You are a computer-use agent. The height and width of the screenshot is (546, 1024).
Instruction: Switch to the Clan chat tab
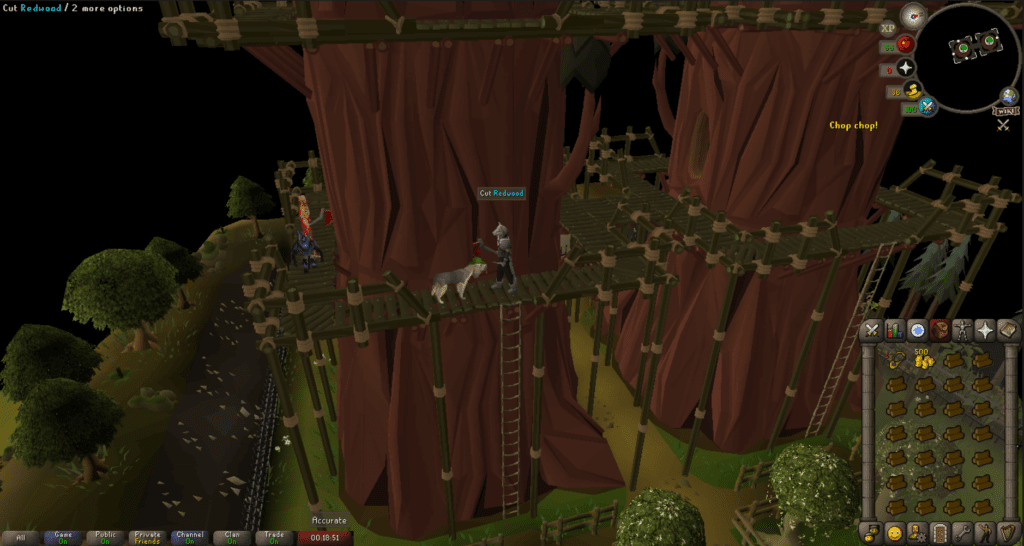click(x=233, y=537)
